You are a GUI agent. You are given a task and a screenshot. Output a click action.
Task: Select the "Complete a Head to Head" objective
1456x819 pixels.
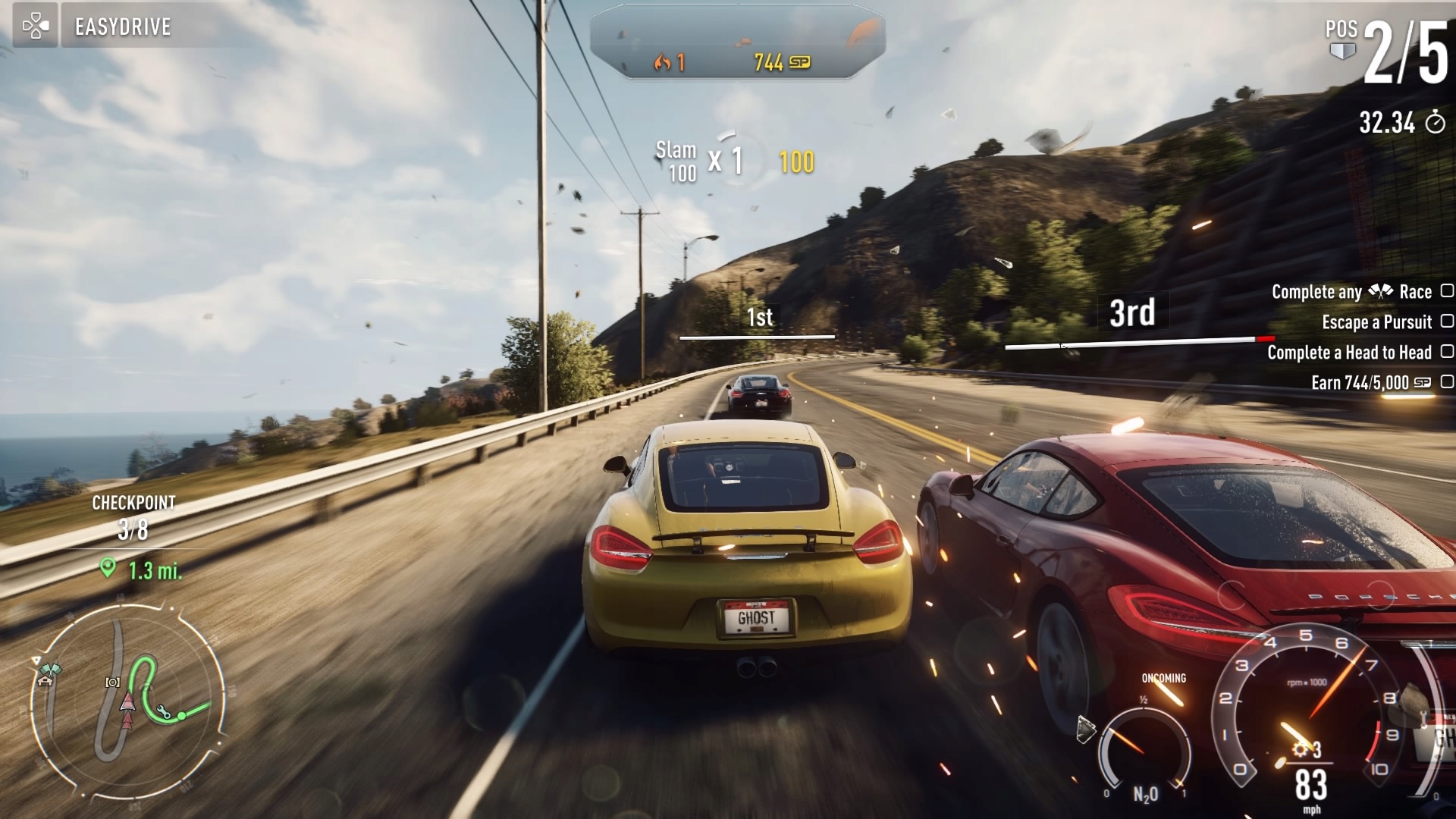1349,353
